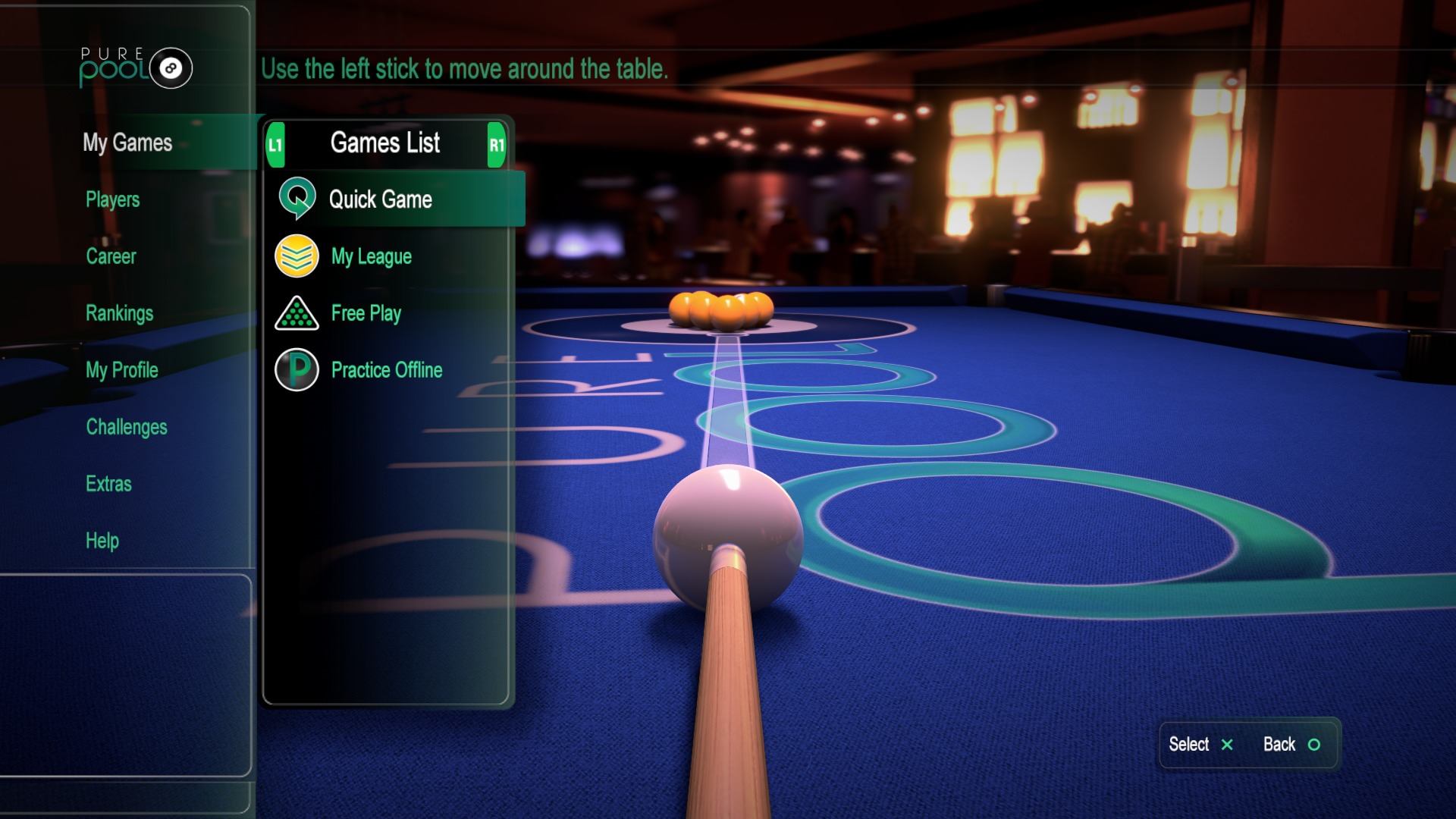The height and width of the screenshot is (819, 1456).
Task: Select the Quick Game icon
Action: click(x=297, y=199)
